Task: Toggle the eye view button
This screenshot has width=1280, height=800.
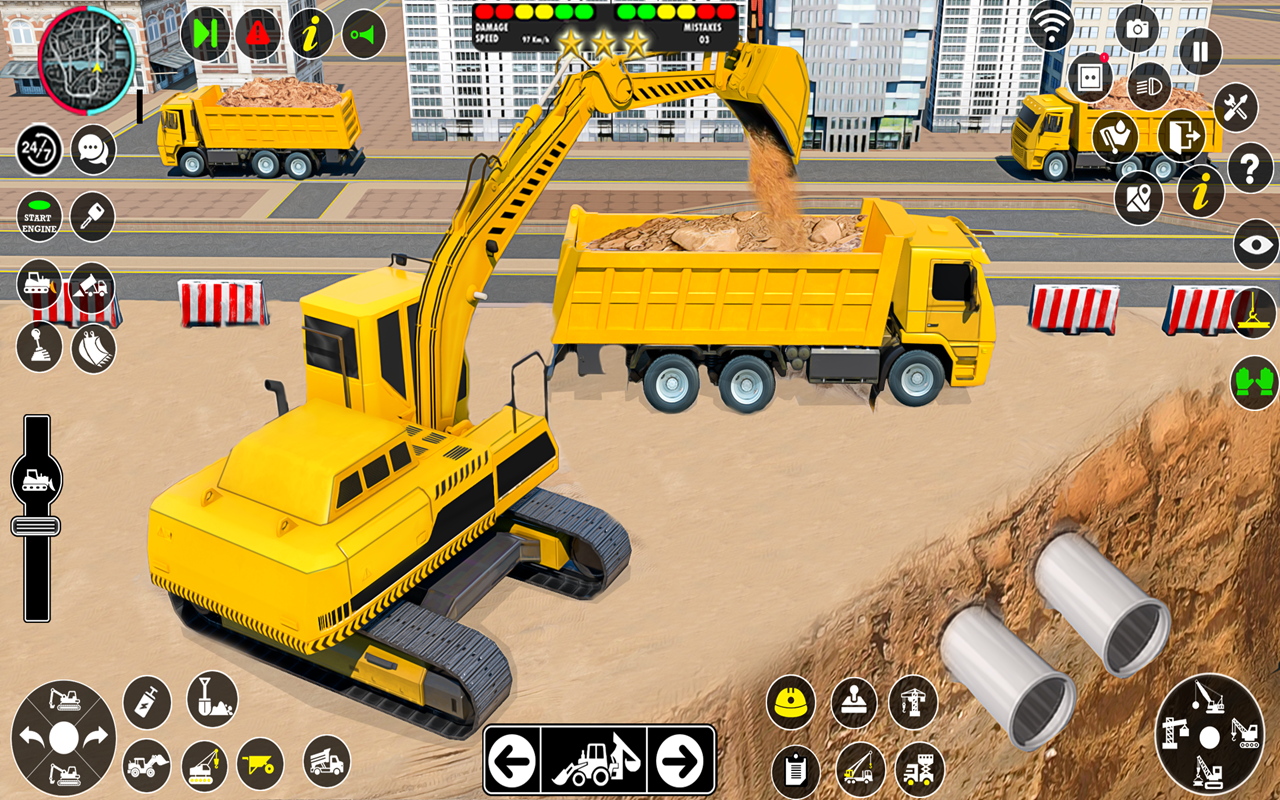Action: [x=1256, y=245]
